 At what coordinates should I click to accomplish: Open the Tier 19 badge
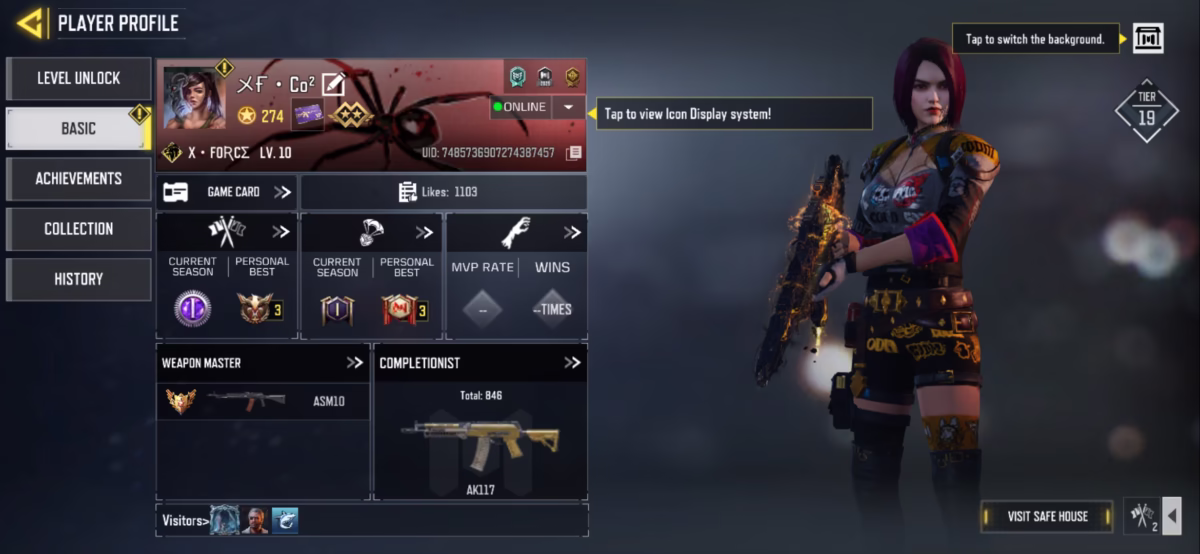point(1146,110)
